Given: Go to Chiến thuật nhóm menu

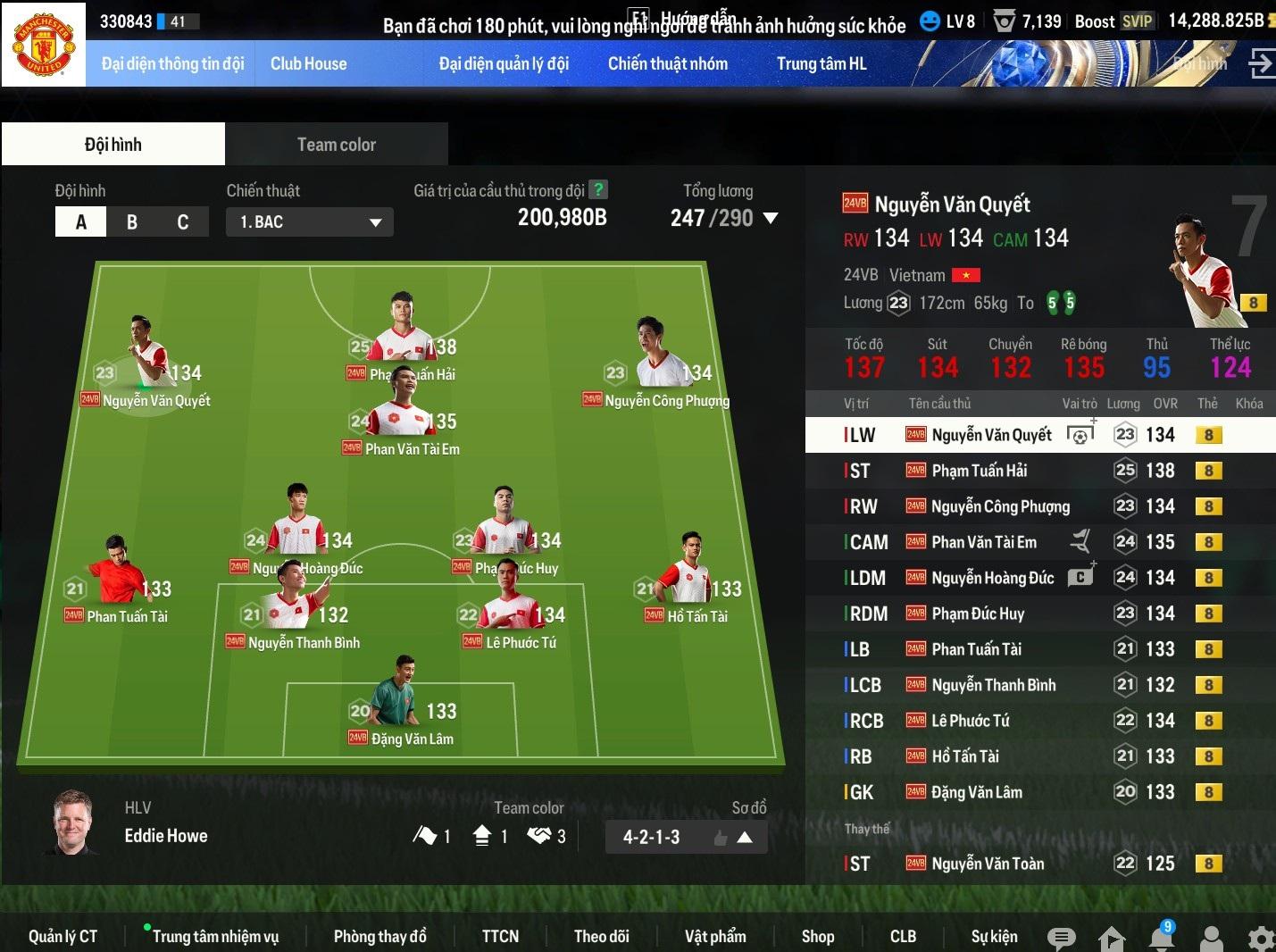Looking at the screenshot, I should coord(667,63).
